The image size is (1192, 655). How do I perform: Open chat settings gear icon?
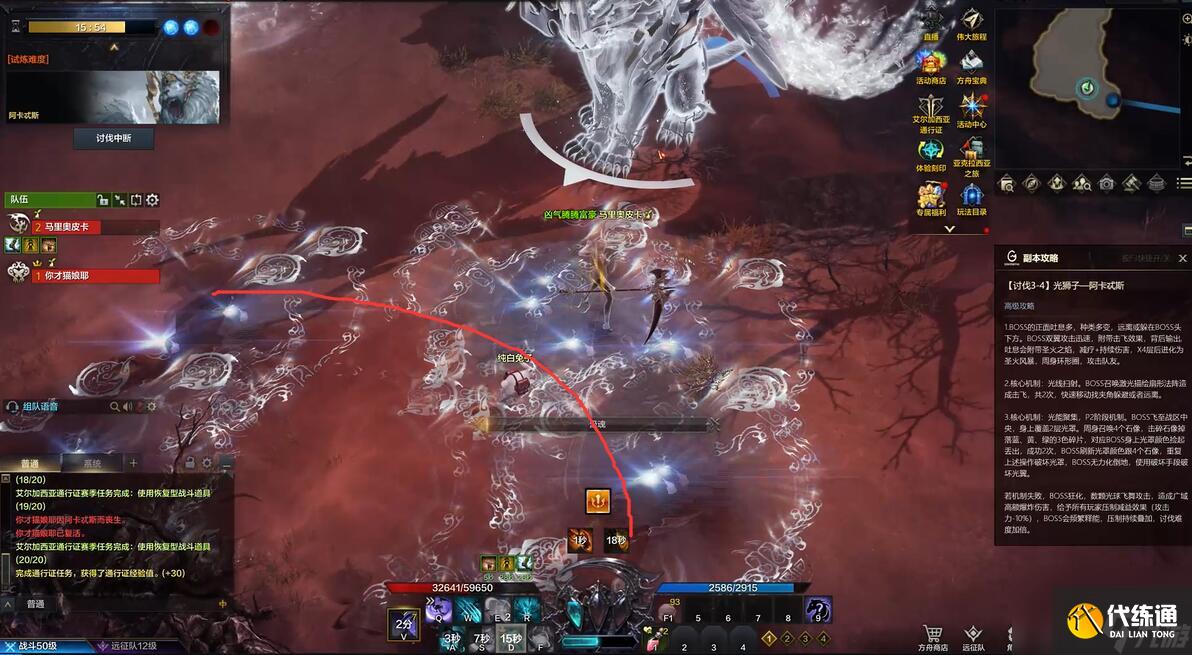tap(207, 463)
